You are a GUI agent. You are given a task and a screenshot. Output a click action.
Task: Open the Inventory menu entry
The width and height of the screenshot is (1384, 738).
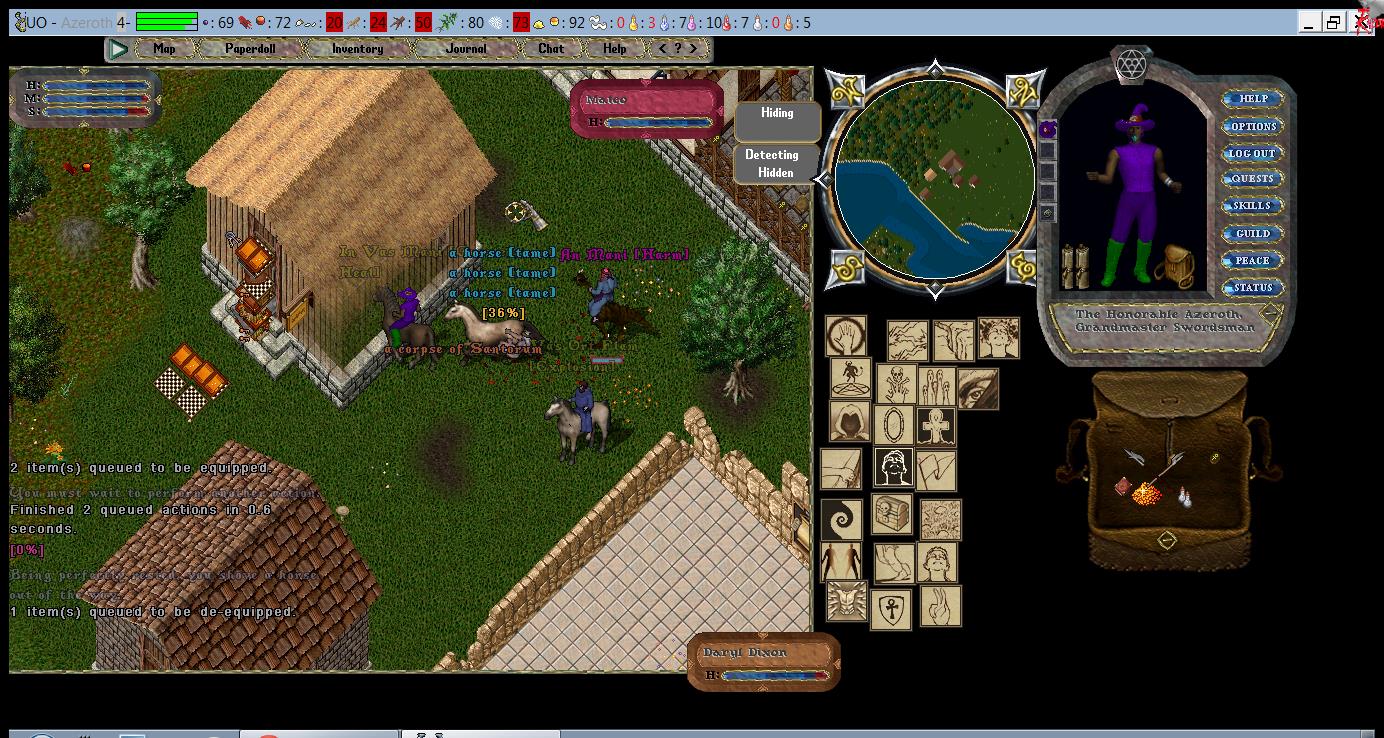tap(357, 48)
